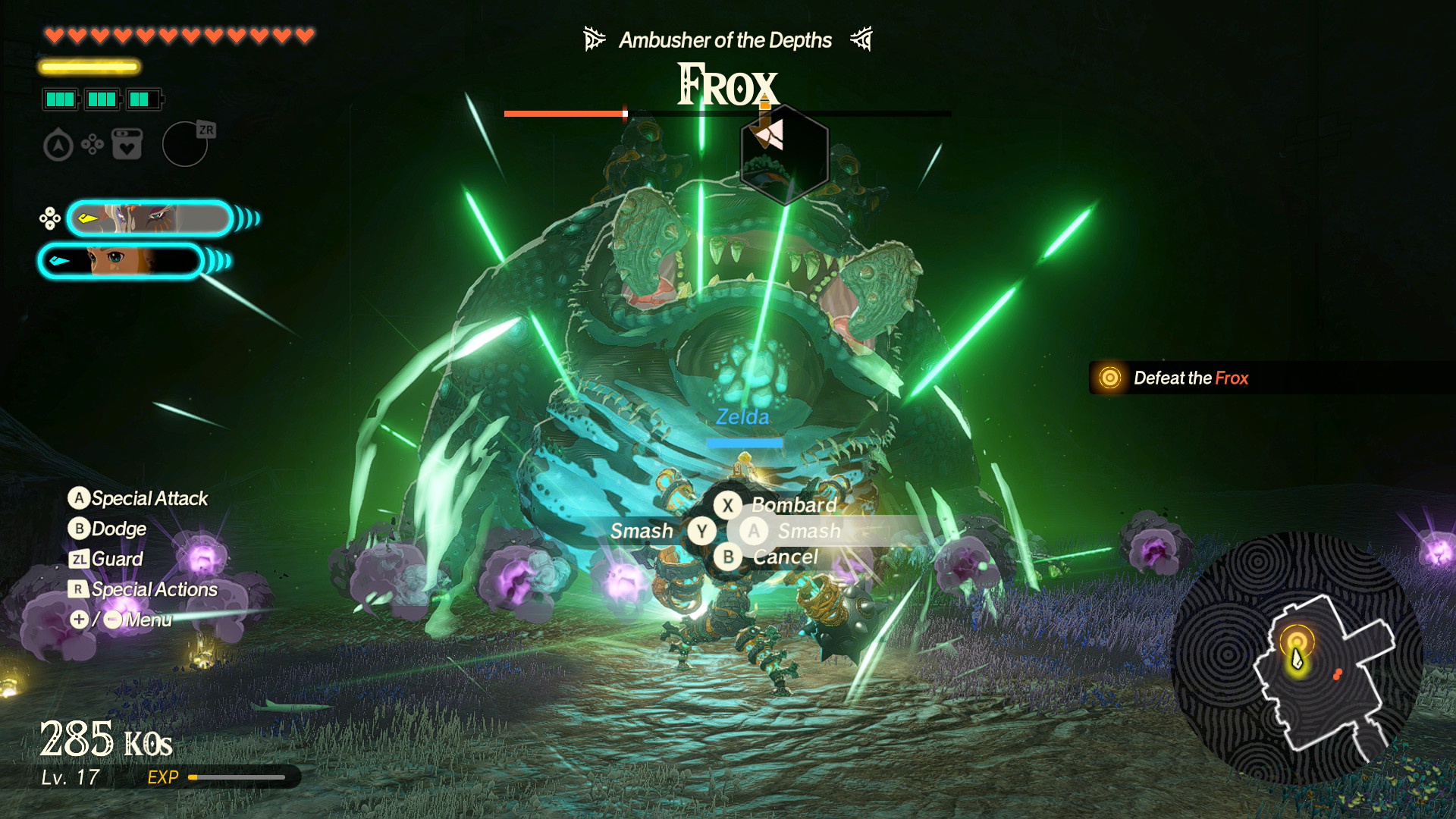Select the Dodge action label

click(118, 529)
